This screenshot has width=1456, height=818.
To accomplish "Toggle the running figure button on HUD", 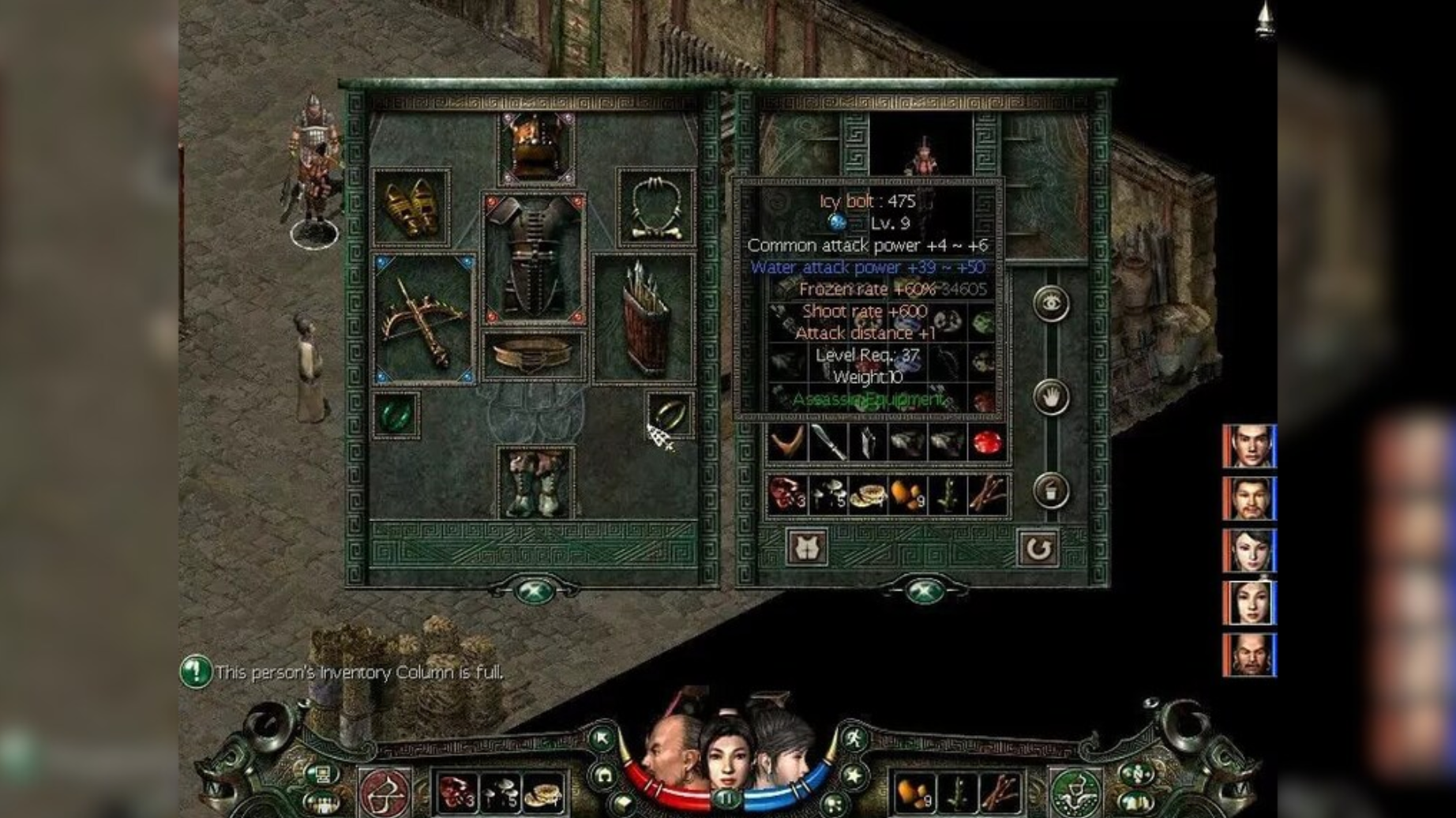I will [854, 740].
